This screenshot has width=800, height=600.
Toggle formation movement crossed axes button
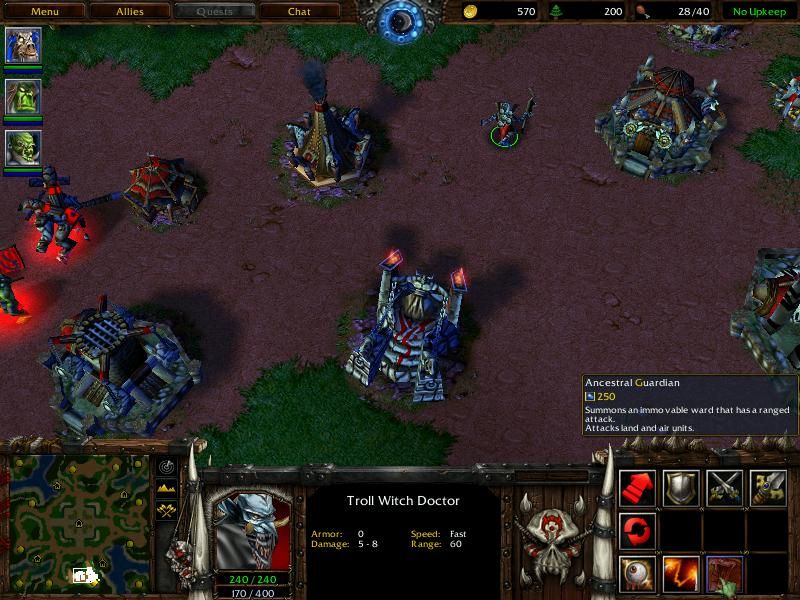(x=164, y=511)
